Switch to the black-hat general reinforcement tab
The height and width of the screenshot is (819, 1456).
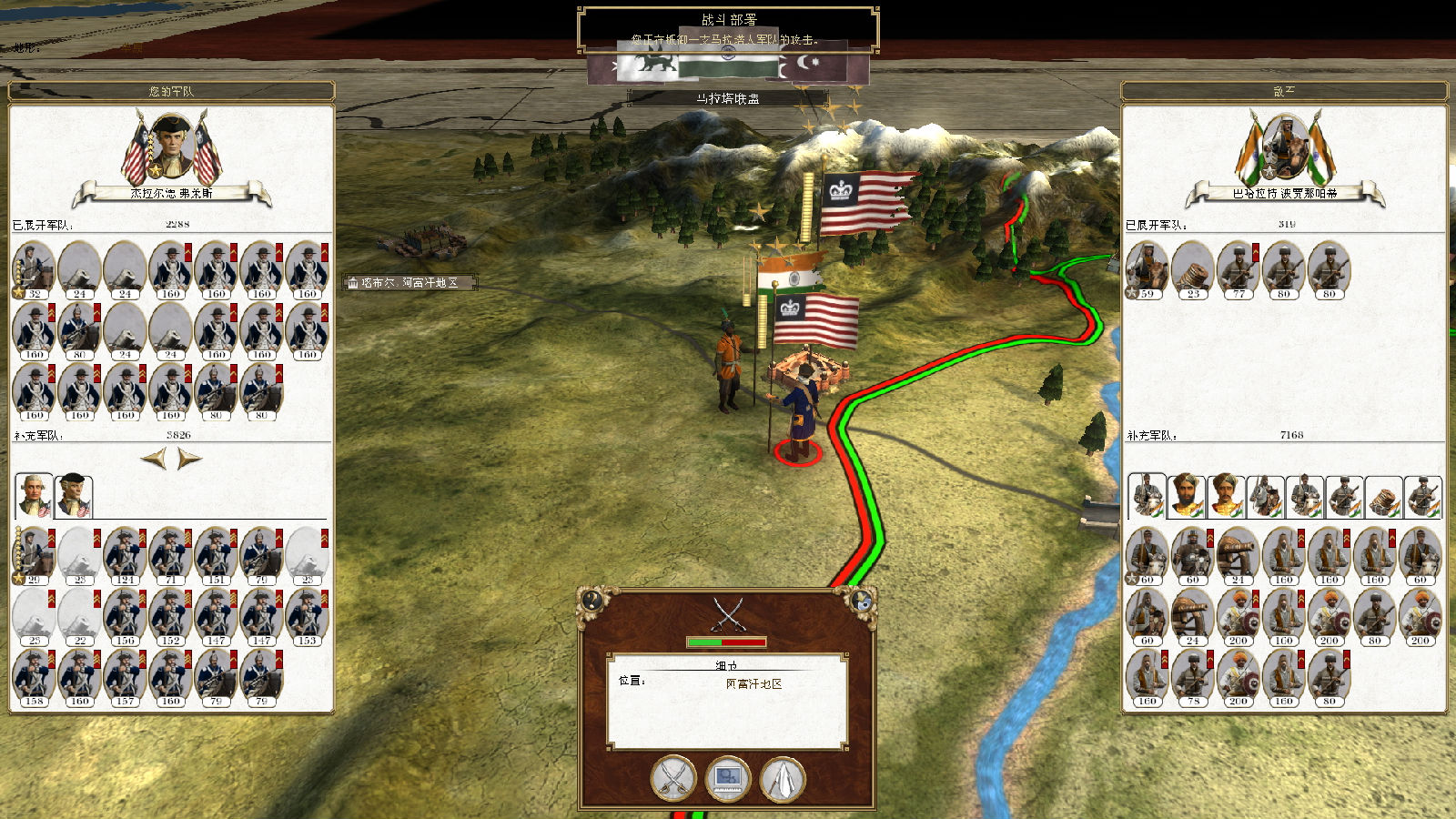(x=74, y=495)
